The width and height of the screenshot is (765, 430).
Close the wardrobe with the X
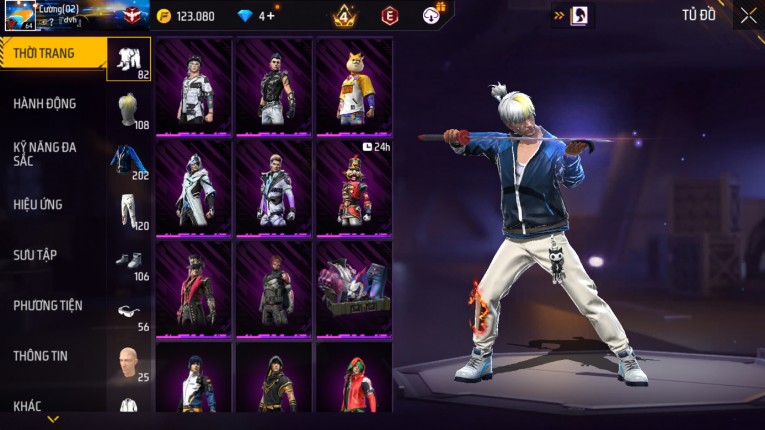[x=748, y=15]
